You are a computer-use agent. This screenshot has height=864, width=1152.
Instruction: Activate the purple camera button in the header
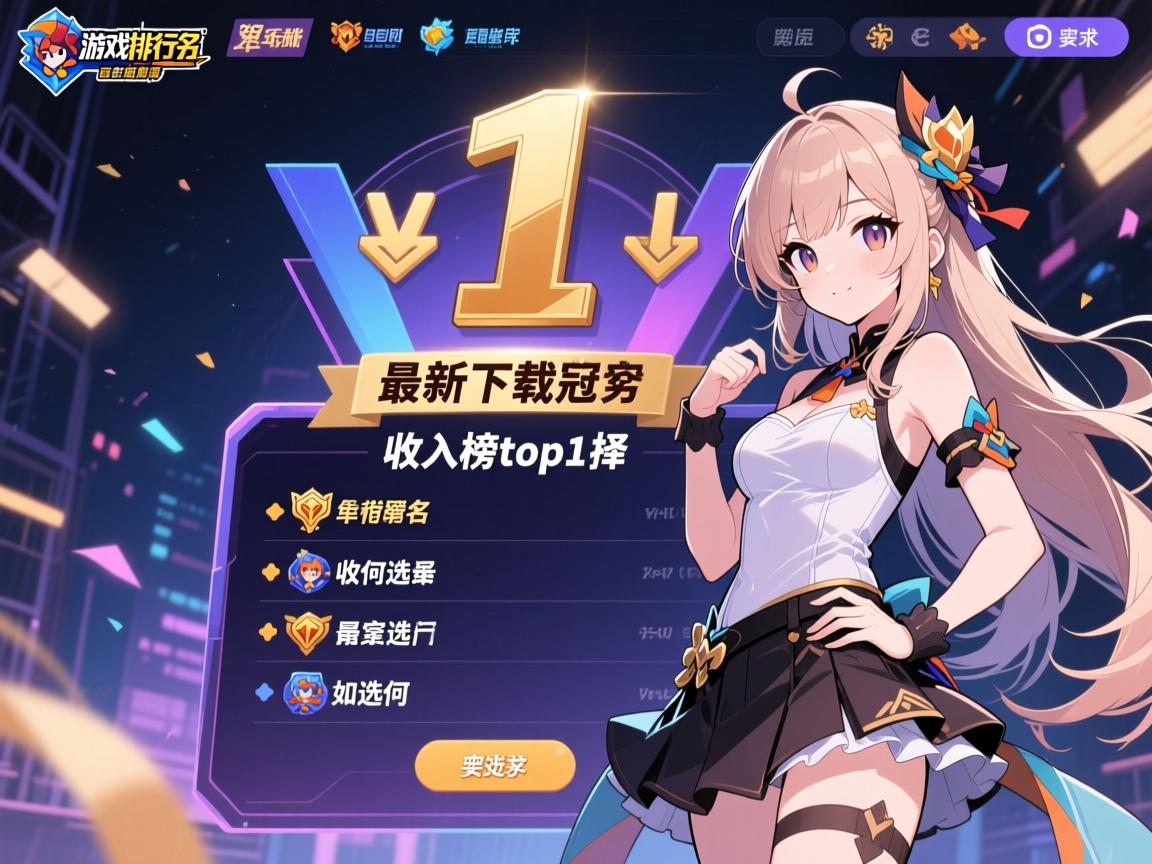click(x=1065, y=38)
